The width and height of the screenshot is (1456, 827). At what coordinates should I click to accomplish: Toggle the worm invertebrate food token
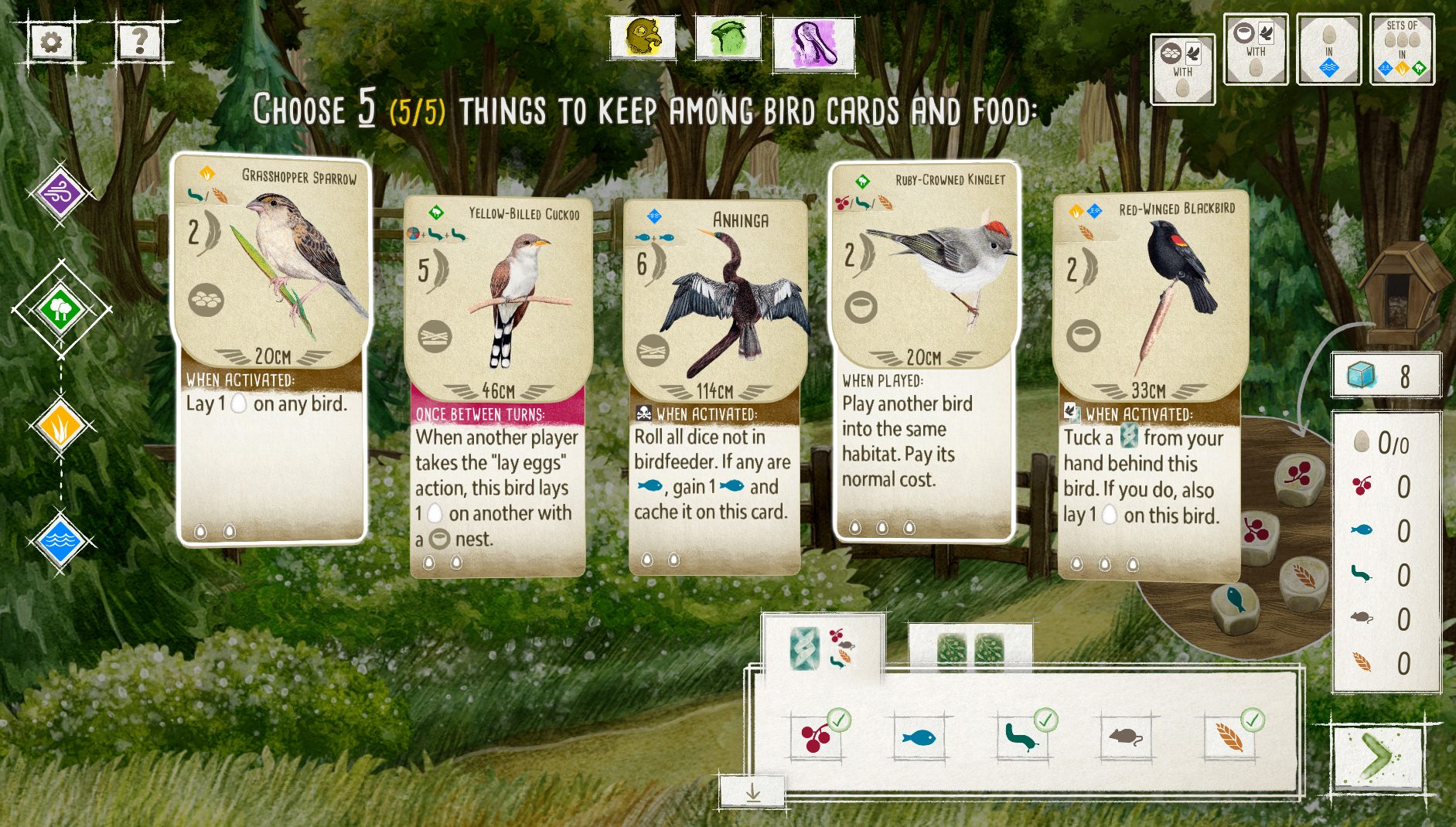point(1022,737)
